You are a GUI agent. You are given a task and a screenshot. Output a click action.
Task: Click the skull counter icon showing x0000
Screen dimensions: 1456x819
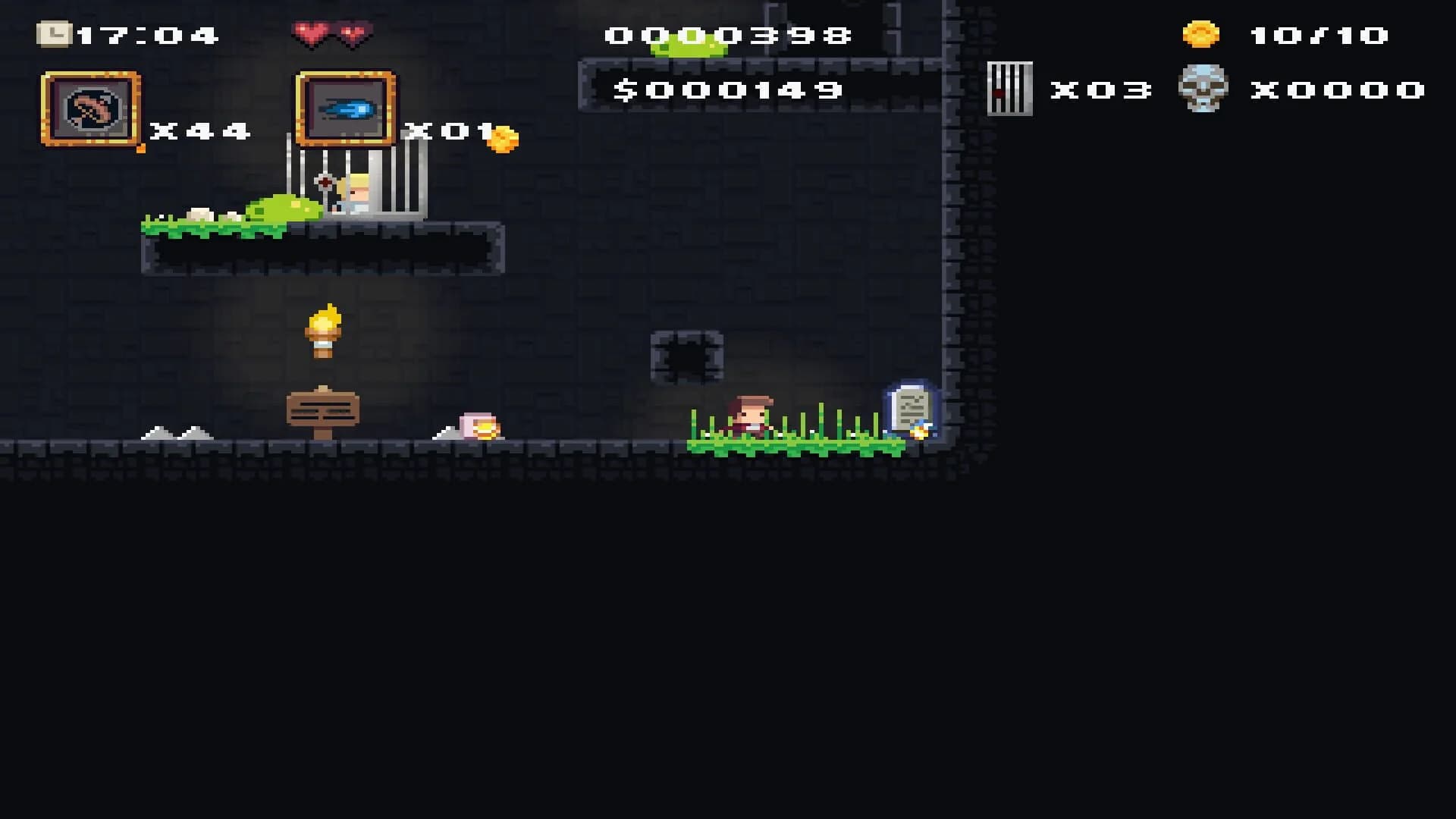1202,89
